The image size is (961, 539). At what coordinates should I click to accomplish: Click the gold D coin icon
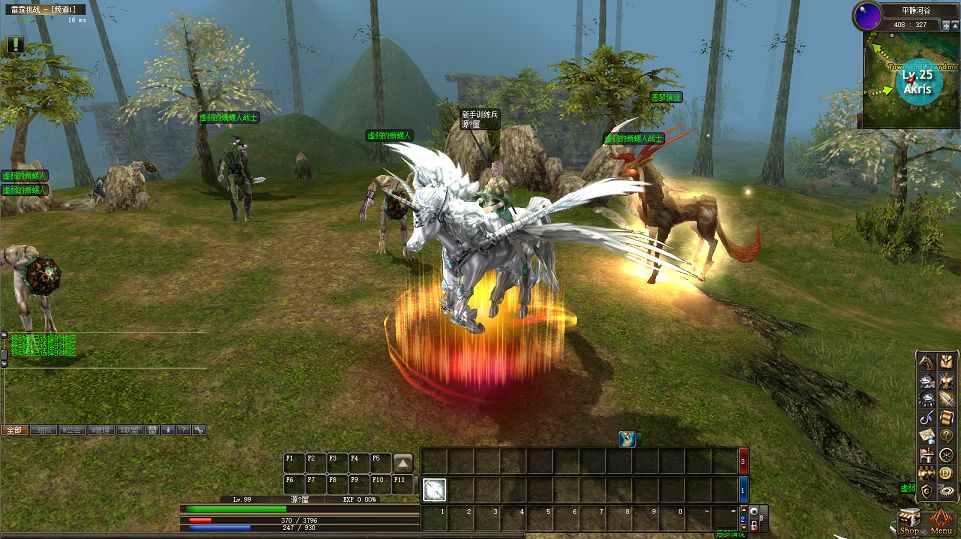945,472
